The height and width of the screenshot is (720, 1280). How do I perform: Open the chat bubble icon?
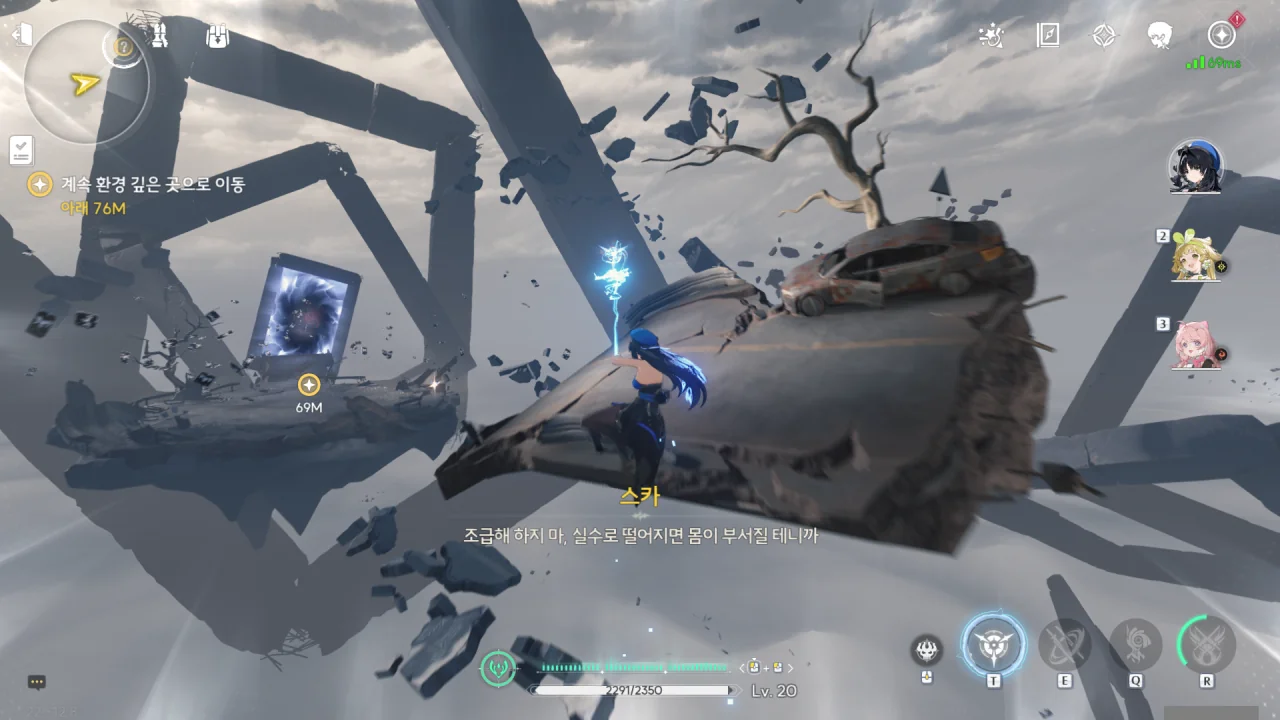pyautogui.click(x=37, y=682)
